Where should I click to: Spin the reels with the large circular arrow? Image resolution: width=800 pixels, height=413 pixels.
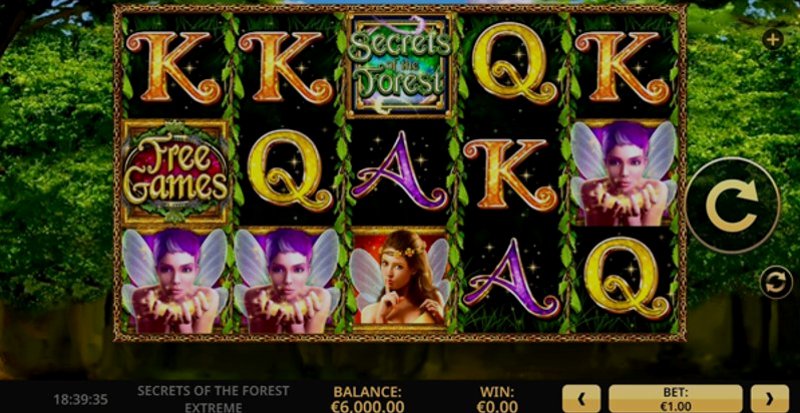click(x=732, y=204)
